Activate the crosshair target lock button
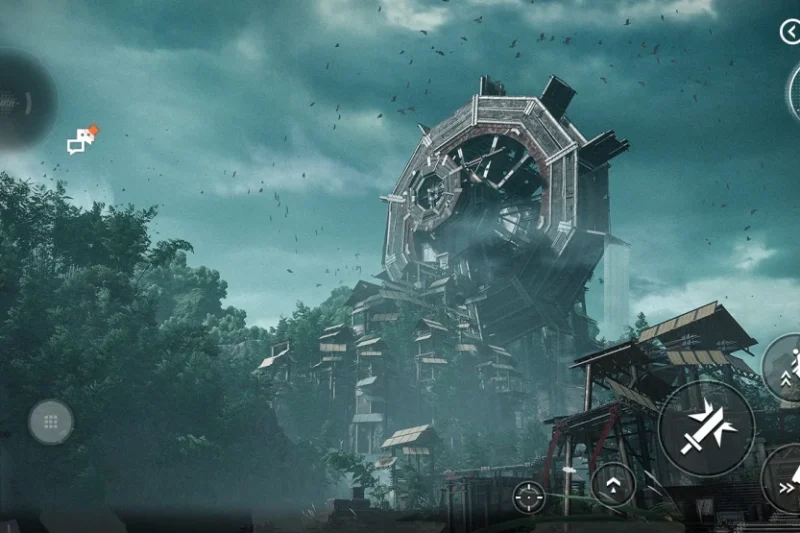This screenshot has height=533, width=800. [x=529, y=496]
